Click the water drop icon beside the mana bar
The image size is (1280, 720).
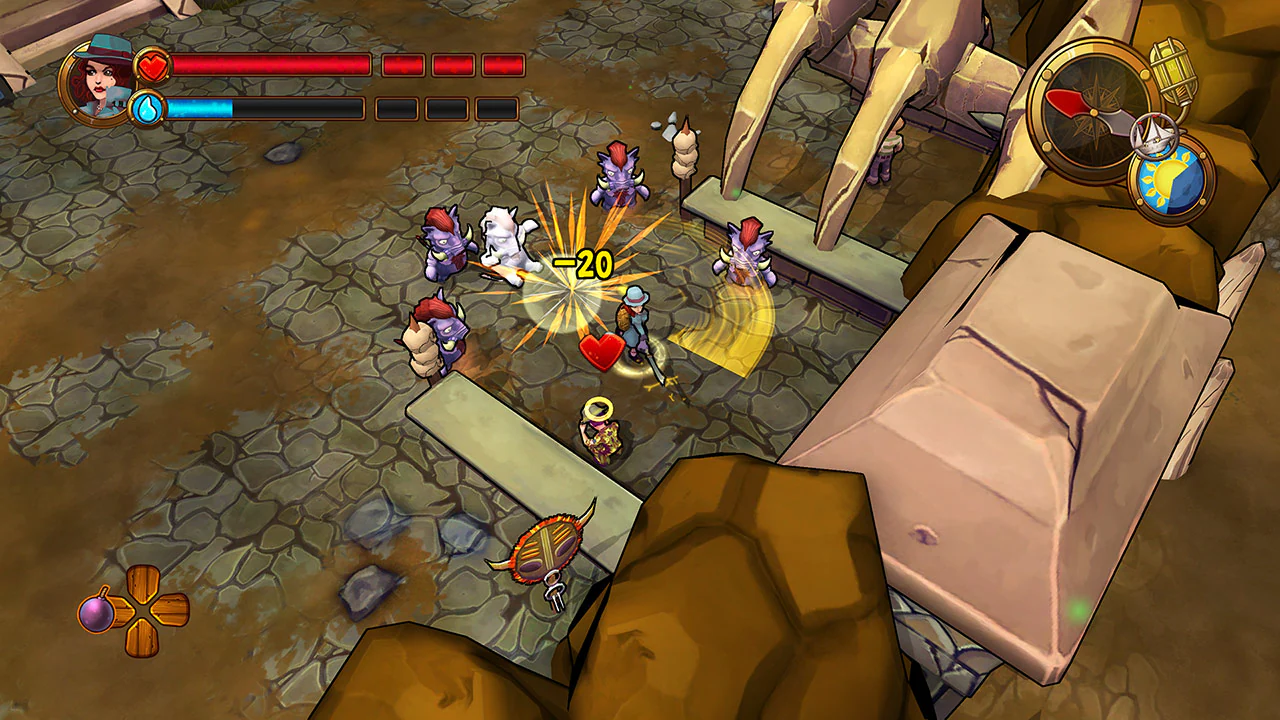tap(148, 106)
